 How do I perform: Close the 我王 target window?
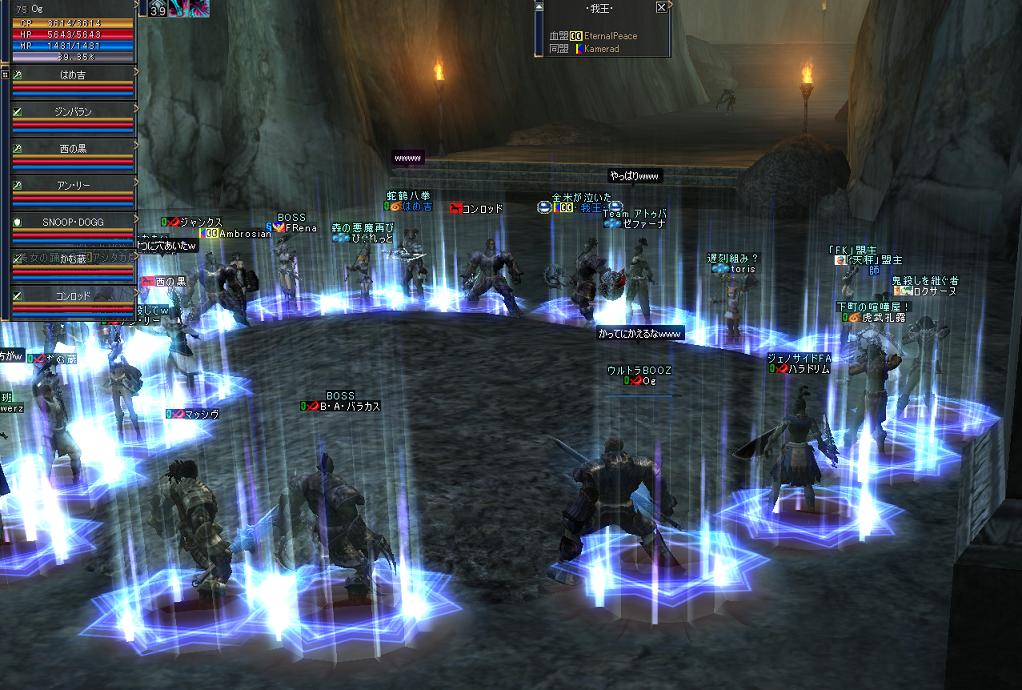(661, 7)
